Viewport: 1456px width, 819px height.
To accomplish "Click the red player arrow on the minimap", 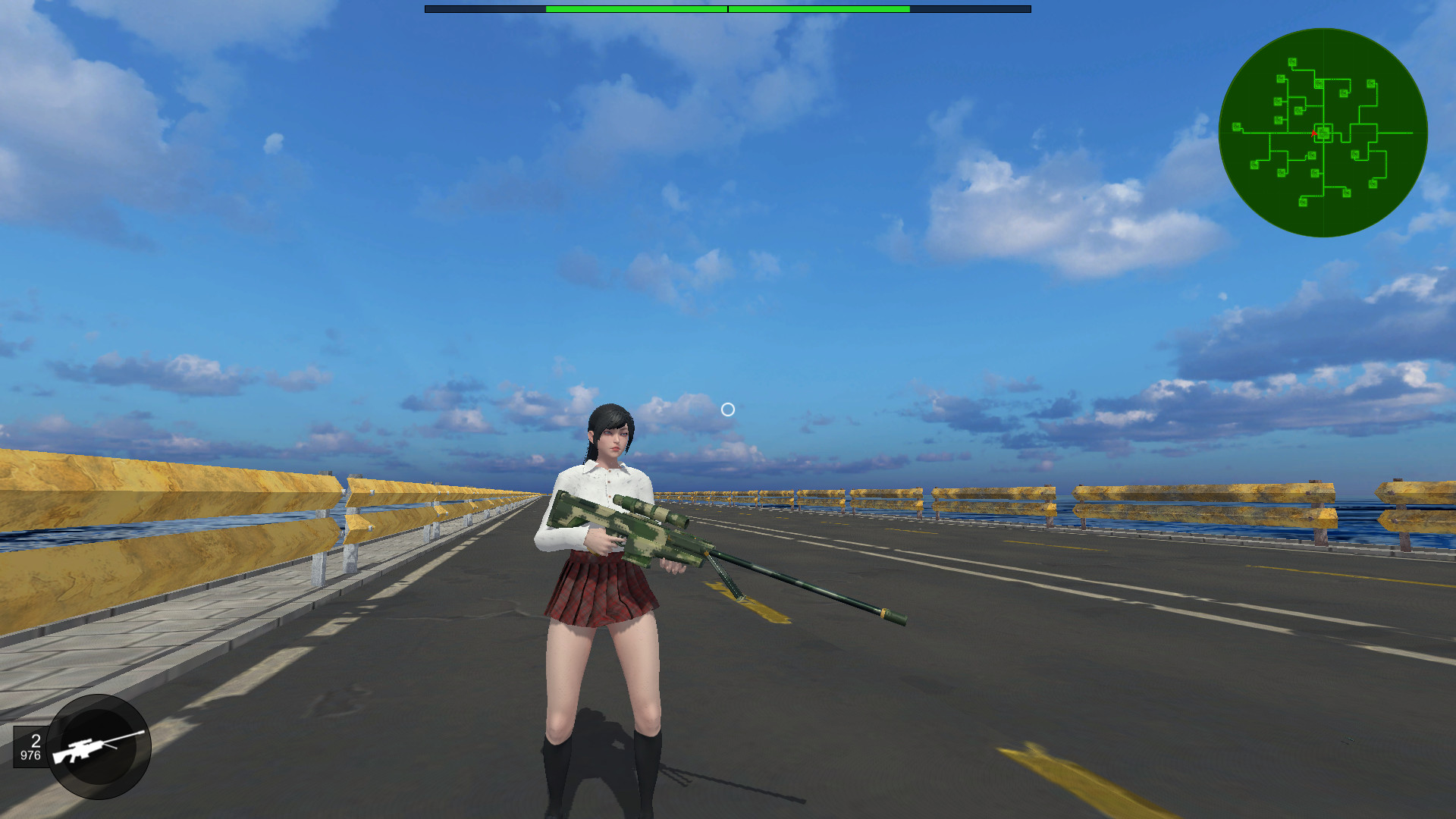I will coord(1314,133).
